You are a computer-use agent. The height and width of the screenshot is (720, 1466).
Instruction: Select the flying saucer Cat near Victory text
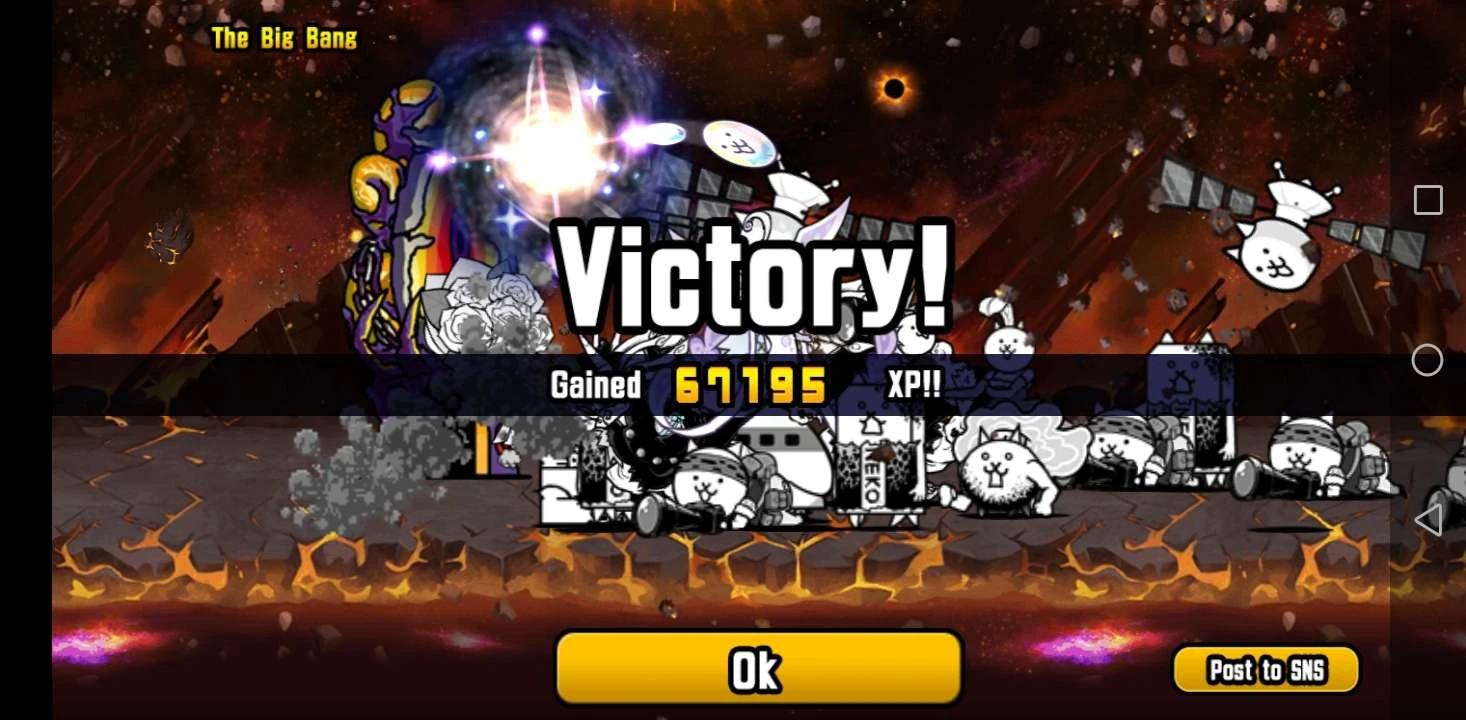click(737, 142)
